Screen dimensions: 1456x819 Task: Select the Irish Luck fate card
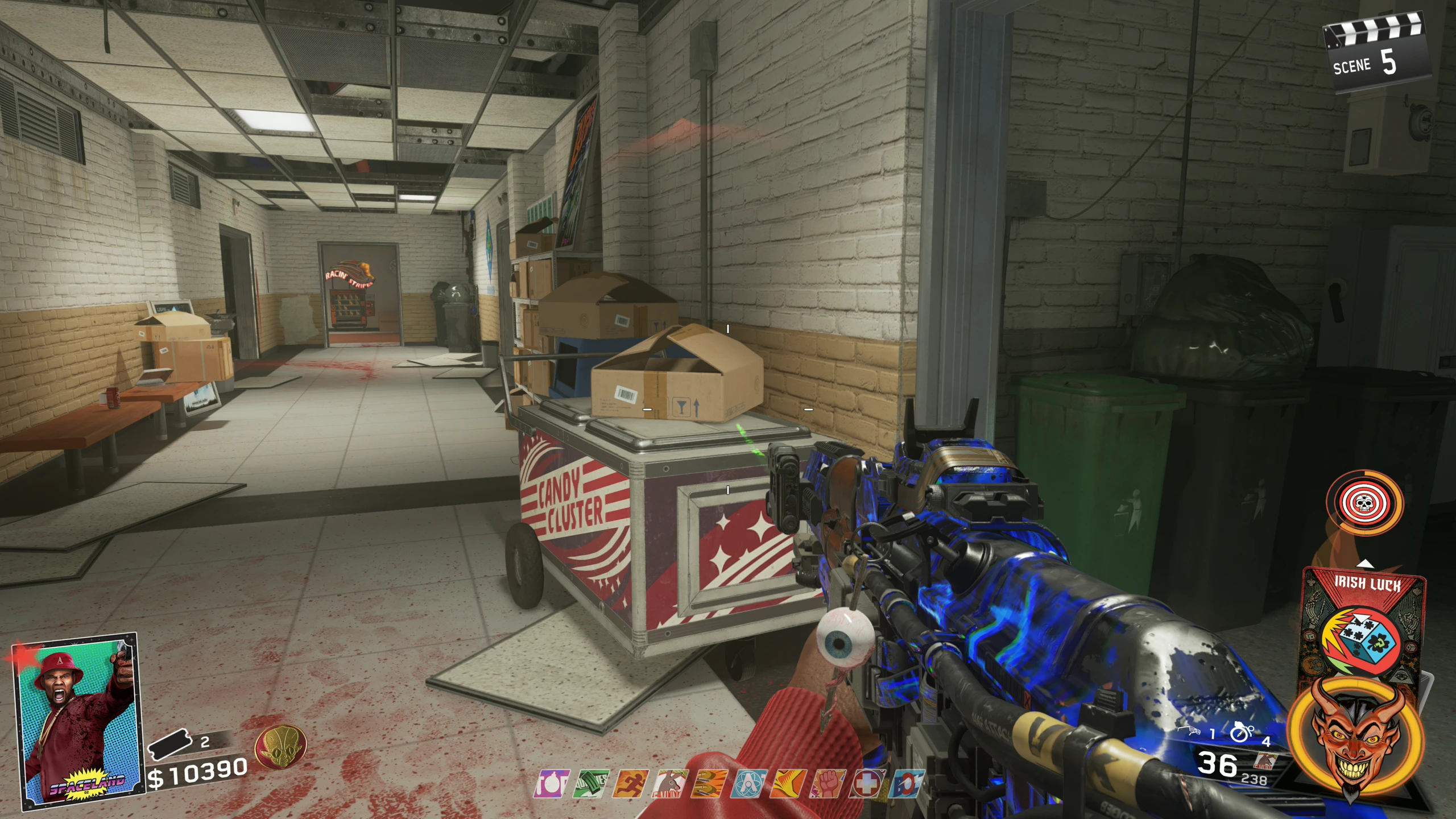1364,626
